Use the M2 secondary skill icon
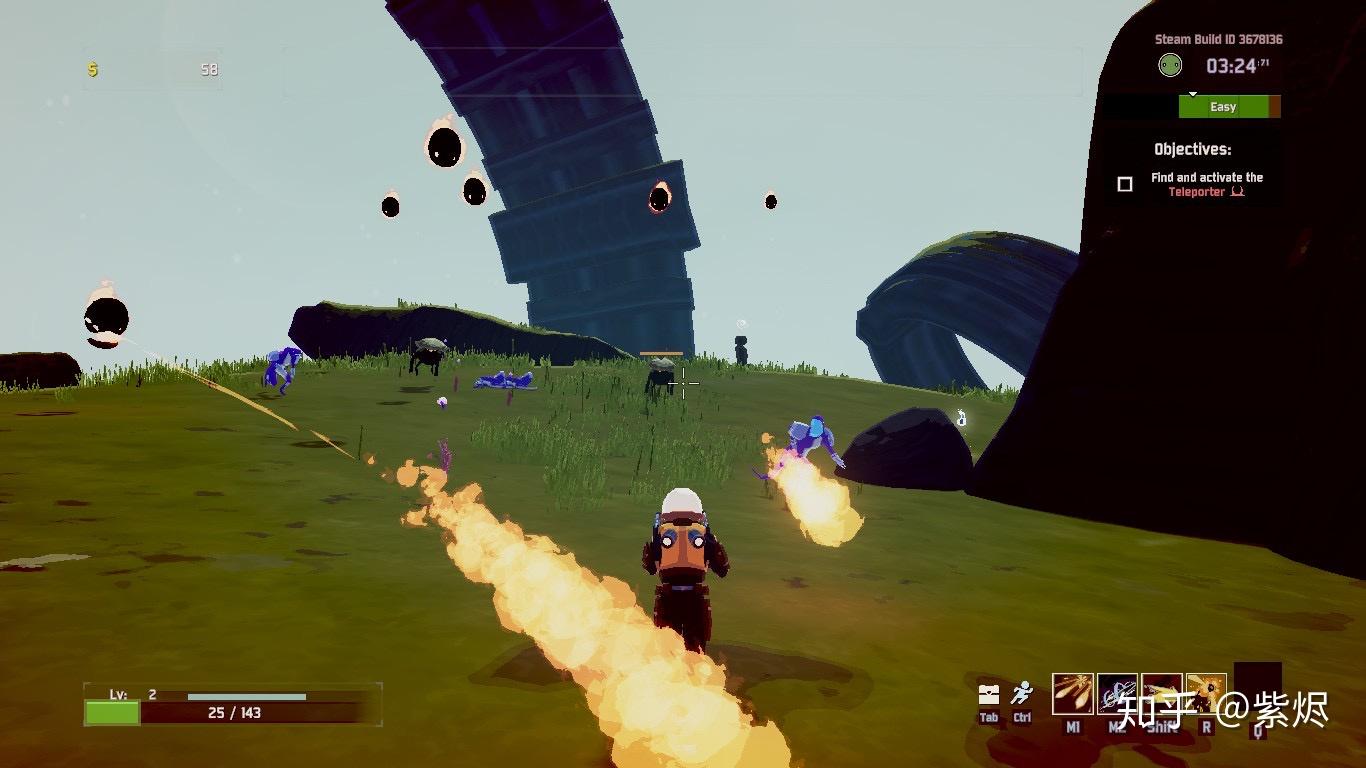Viewport: 1366px width, 768px height. pos(1117,694)
